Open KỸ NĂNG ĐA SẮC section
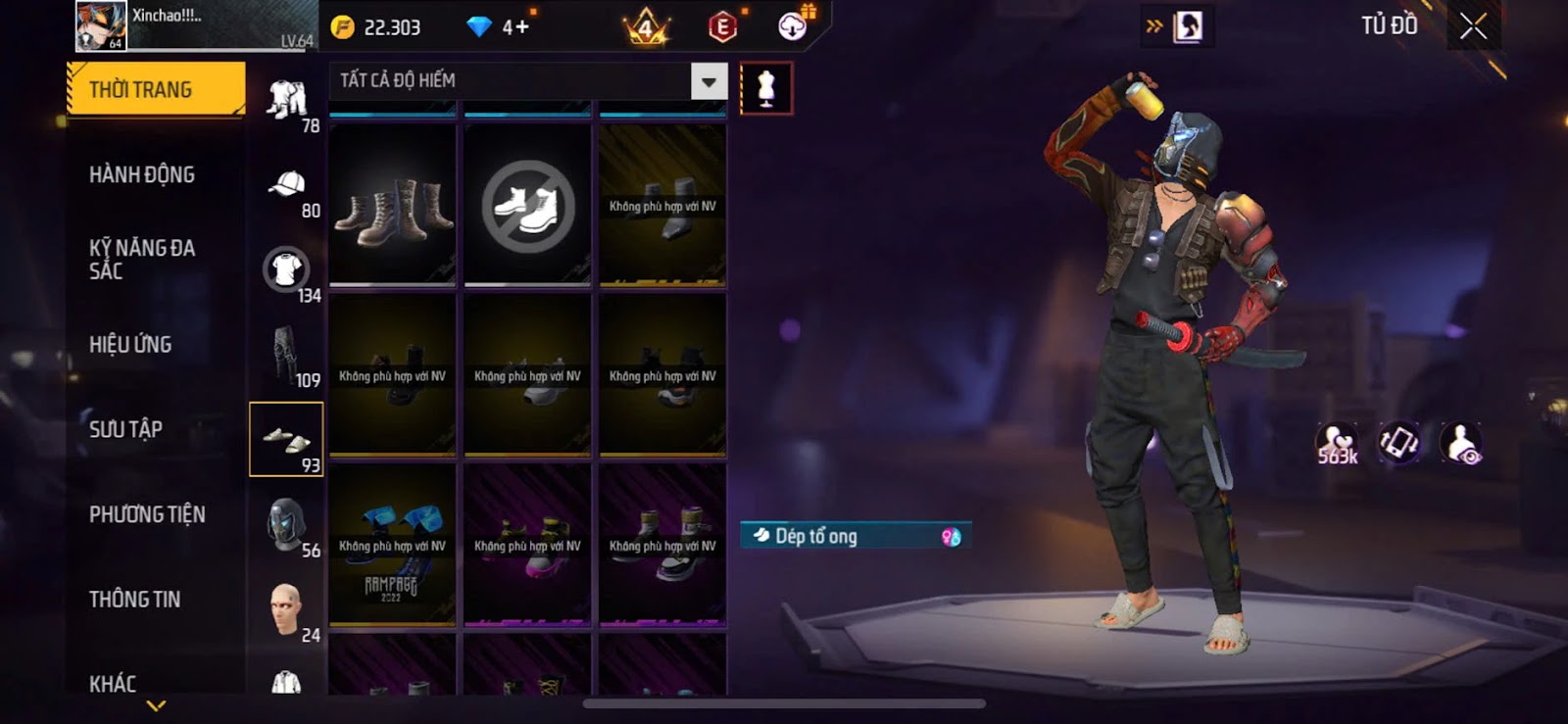The image size is (1568, 724). click(142, 259)
